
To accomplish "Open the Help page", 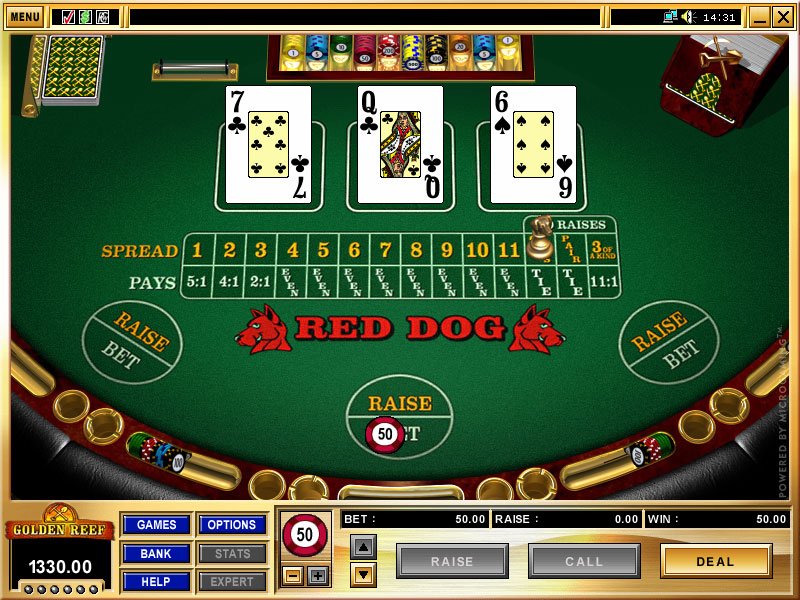I will tap(156, 581).
